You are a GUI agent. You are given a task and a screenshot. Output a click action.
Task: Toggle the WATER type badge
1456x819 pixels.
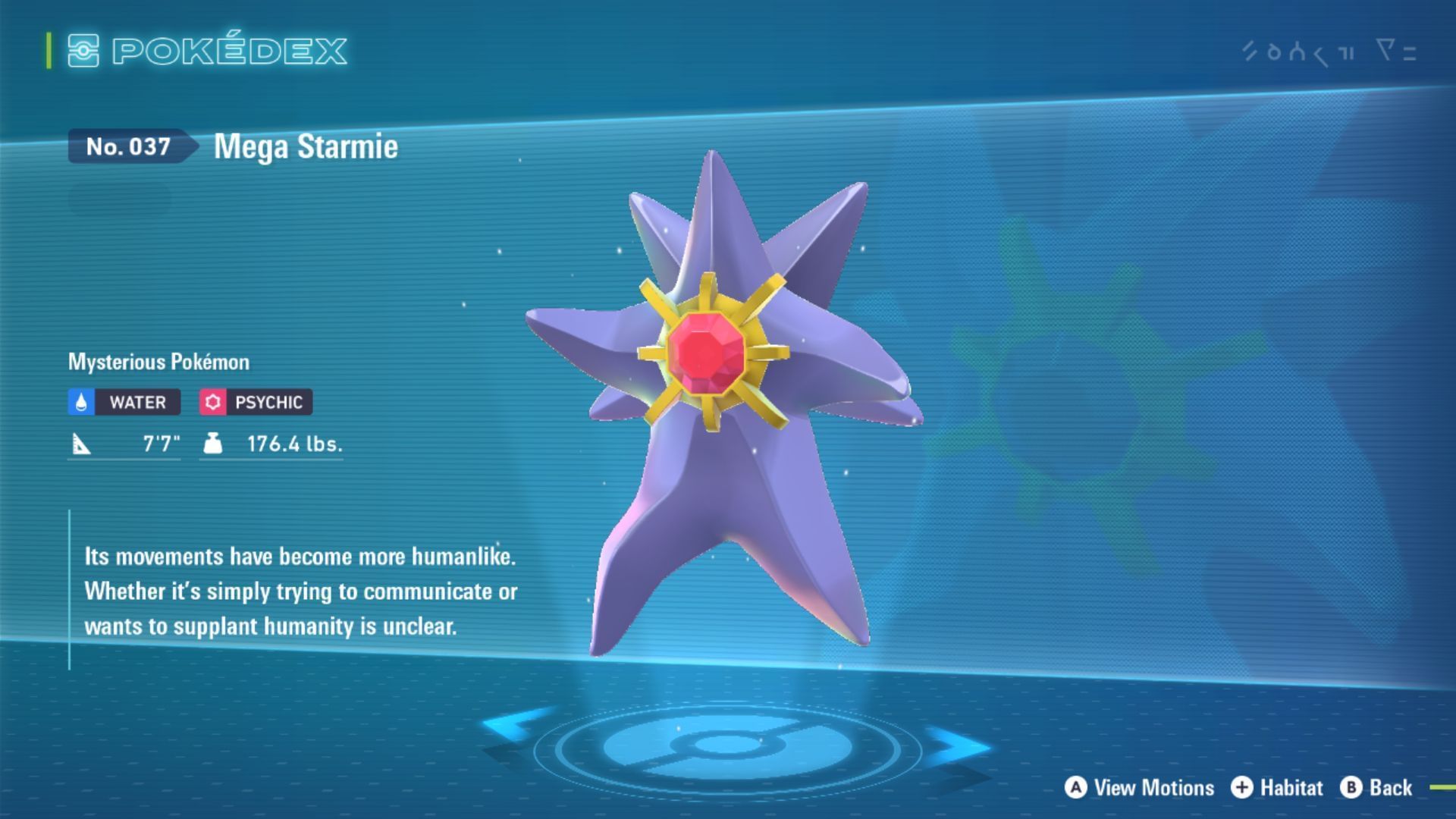123,402
